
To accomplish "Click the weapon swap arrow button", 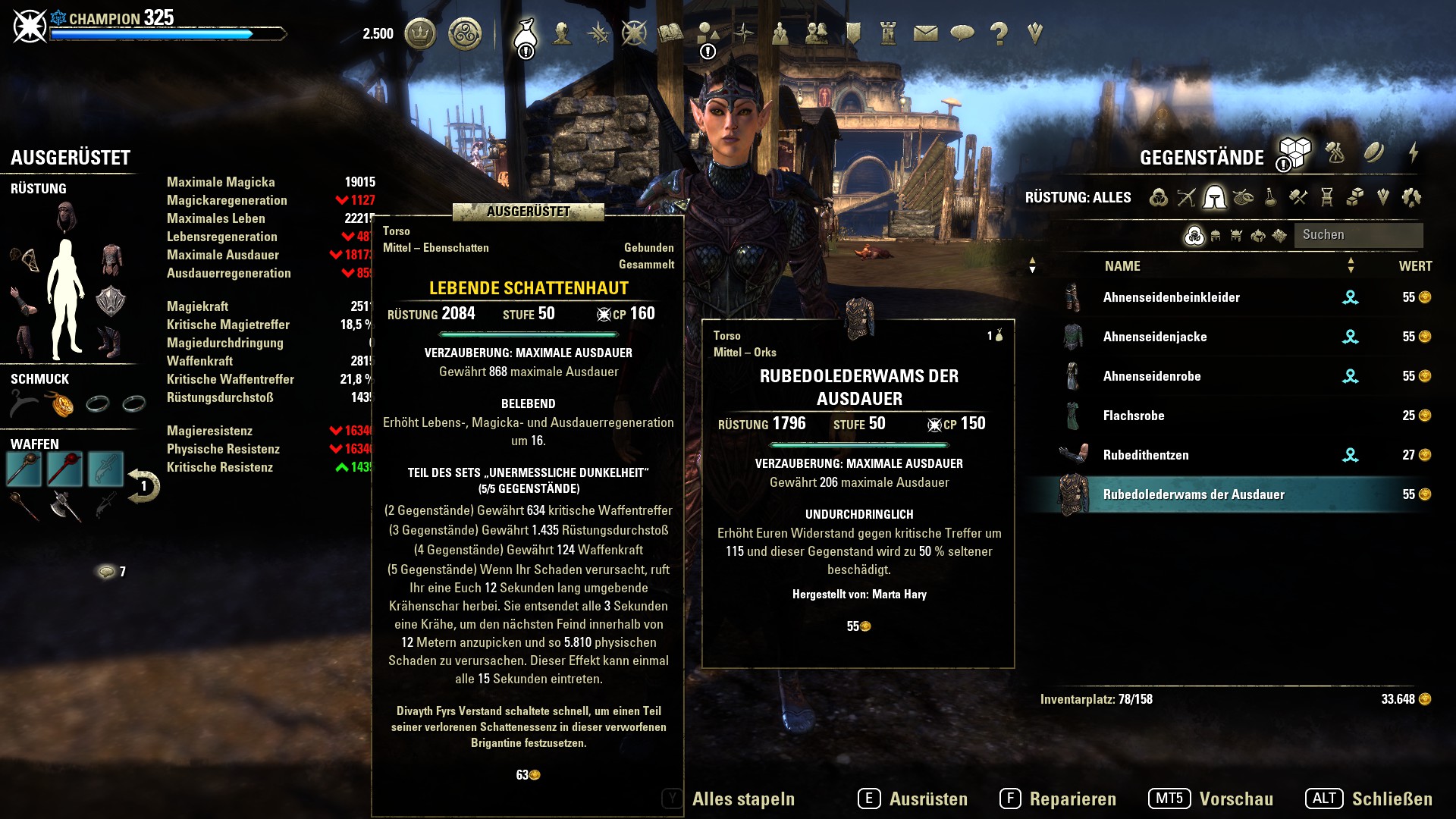I will pos(143,486).
